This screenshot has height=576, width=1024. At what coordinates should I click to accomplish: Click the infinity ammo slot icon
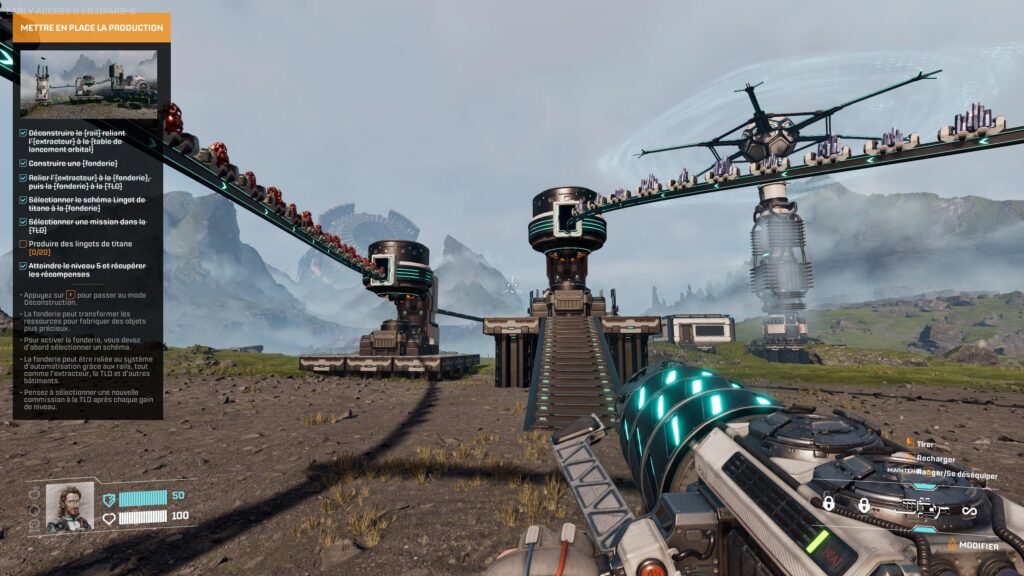pyautogui.click(x=968, y=511)
